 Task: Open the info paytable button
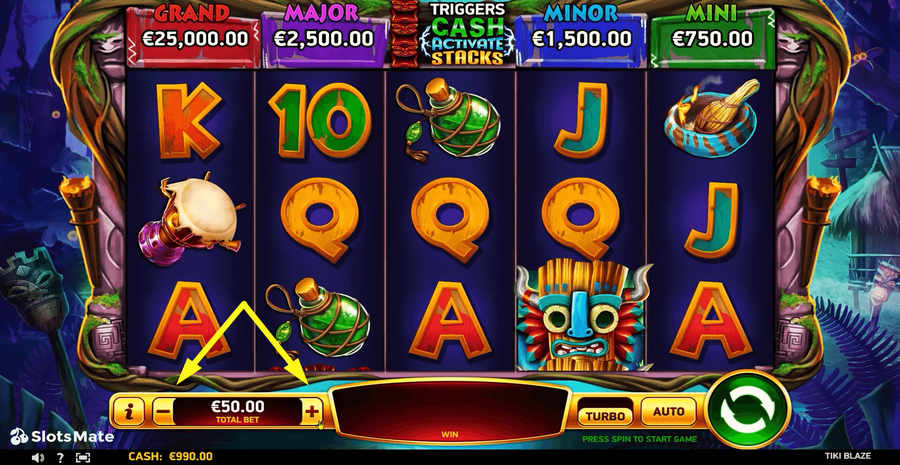pyautogui.click(x=128, y=411)
